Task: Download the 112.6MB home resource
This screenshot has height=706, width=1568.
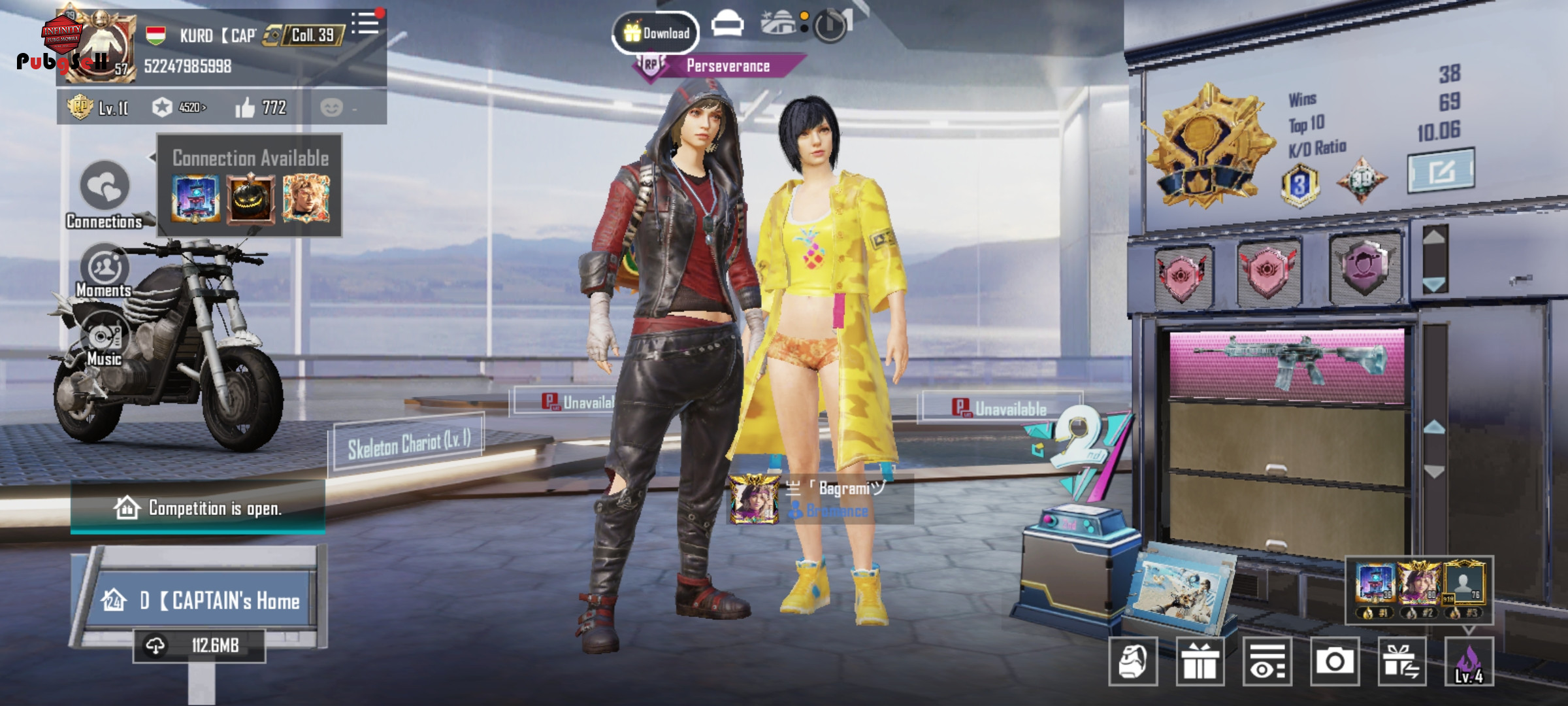Action: pyautogui.click(x=199, y=646)
